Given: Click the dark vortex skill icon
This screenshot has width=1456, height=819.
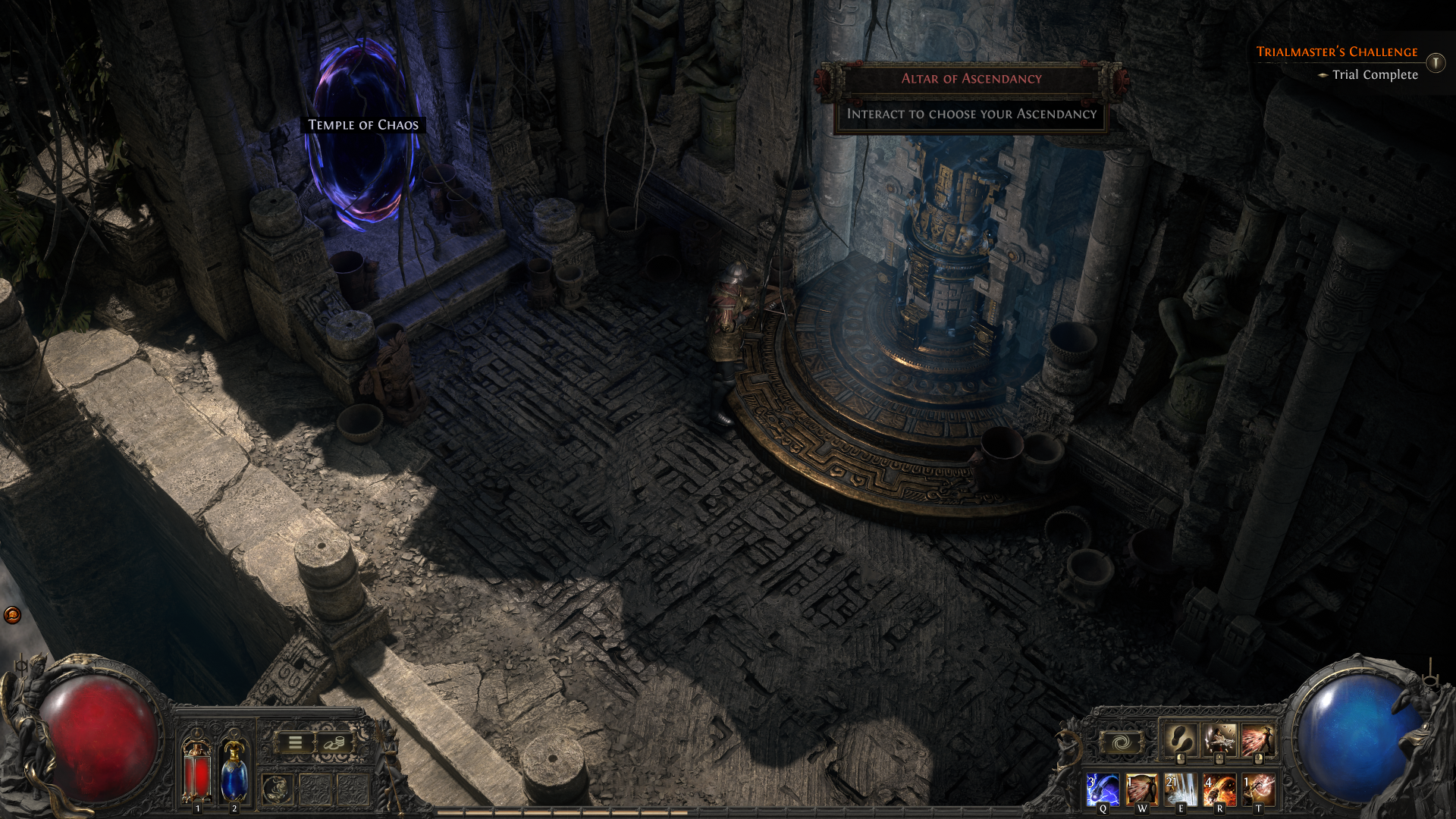Looking at the screenshot, I should coord(1122,742).
